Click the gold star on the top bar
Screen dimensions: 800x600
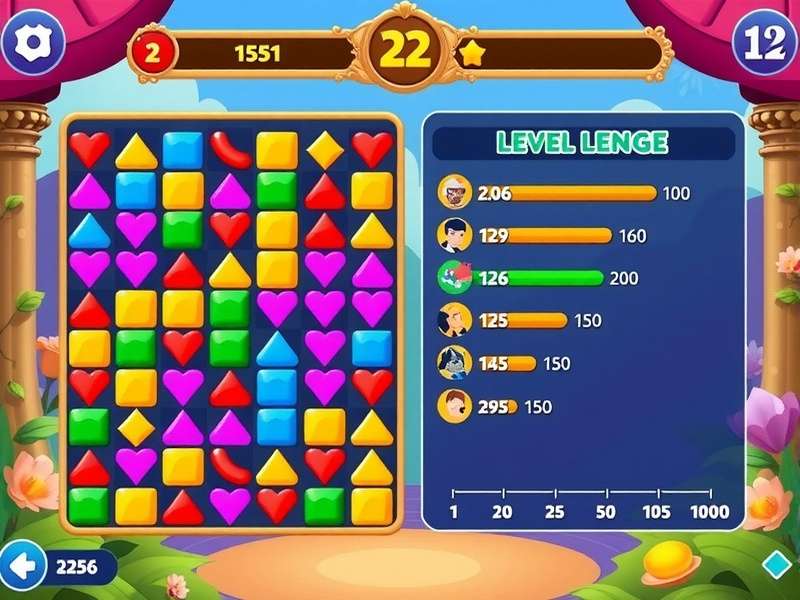(x=471, y=54)
